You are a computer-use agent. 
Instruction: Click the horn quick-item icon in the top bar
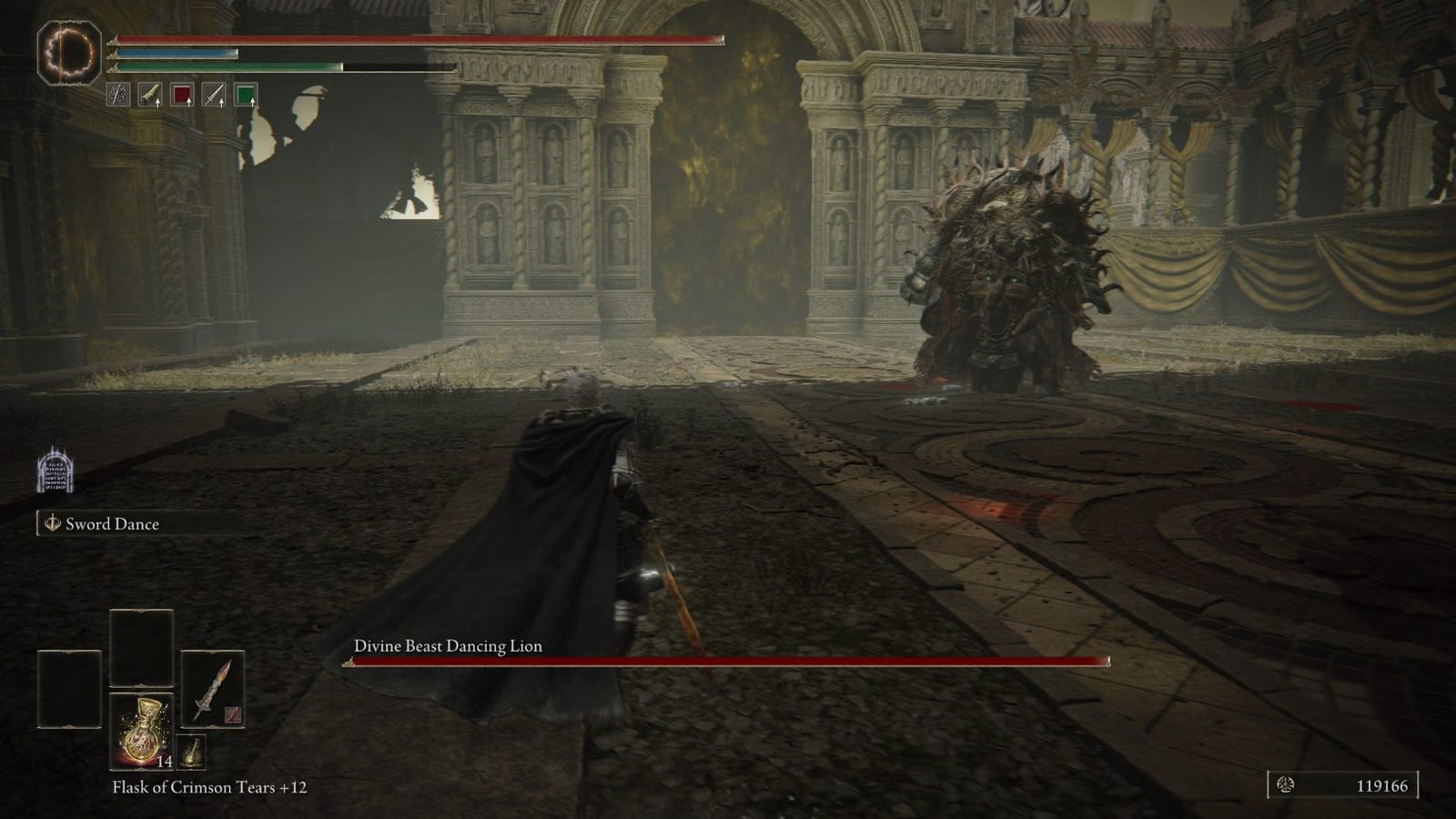[x=150, y=95]
